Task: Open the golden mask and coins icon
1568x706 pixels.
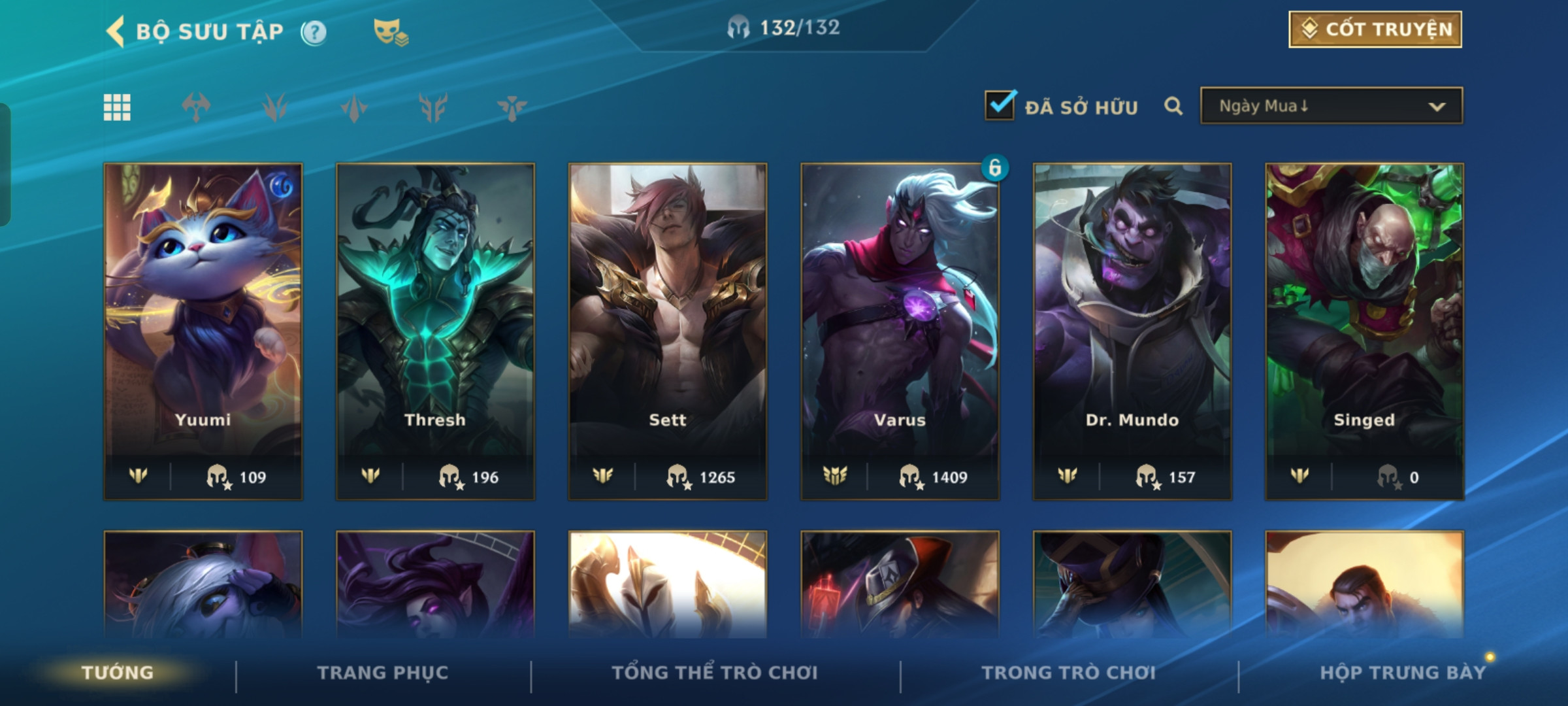Action: pos(390,32)
